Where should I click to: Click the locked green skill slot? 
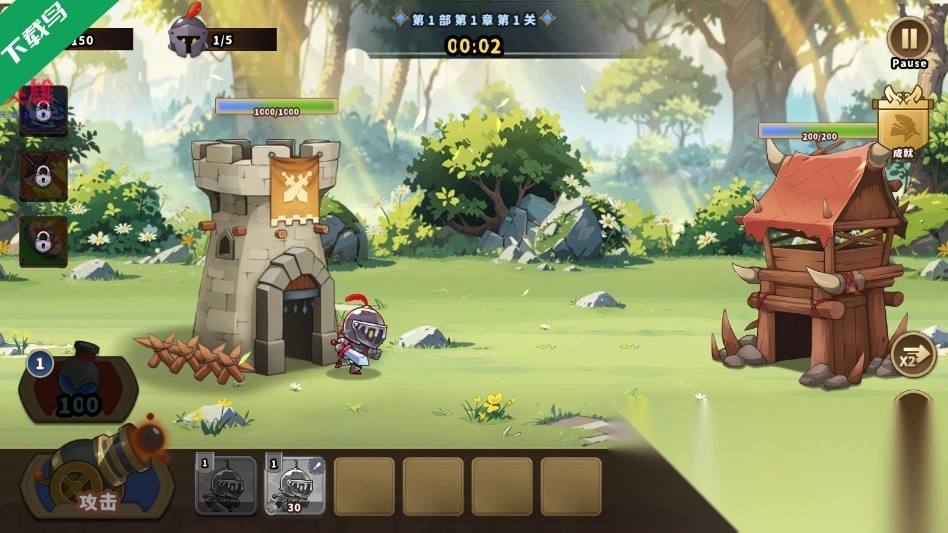[43, 241]
